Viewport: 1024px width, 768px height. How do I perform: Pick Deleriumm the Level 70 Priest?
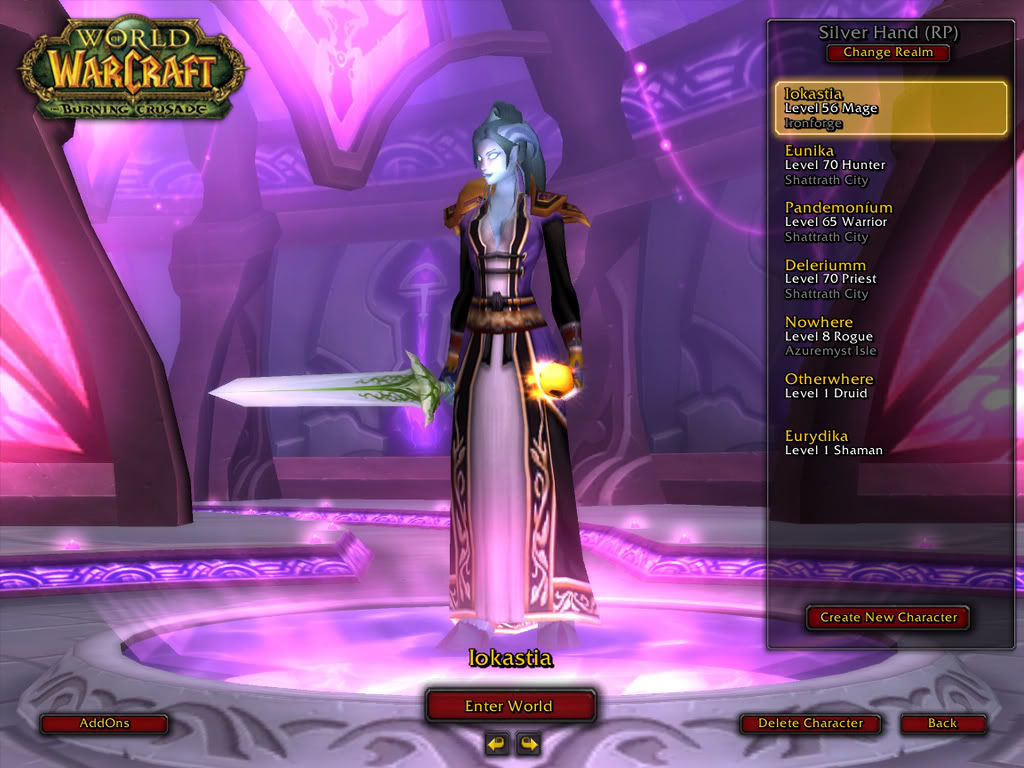click(890, 279)
